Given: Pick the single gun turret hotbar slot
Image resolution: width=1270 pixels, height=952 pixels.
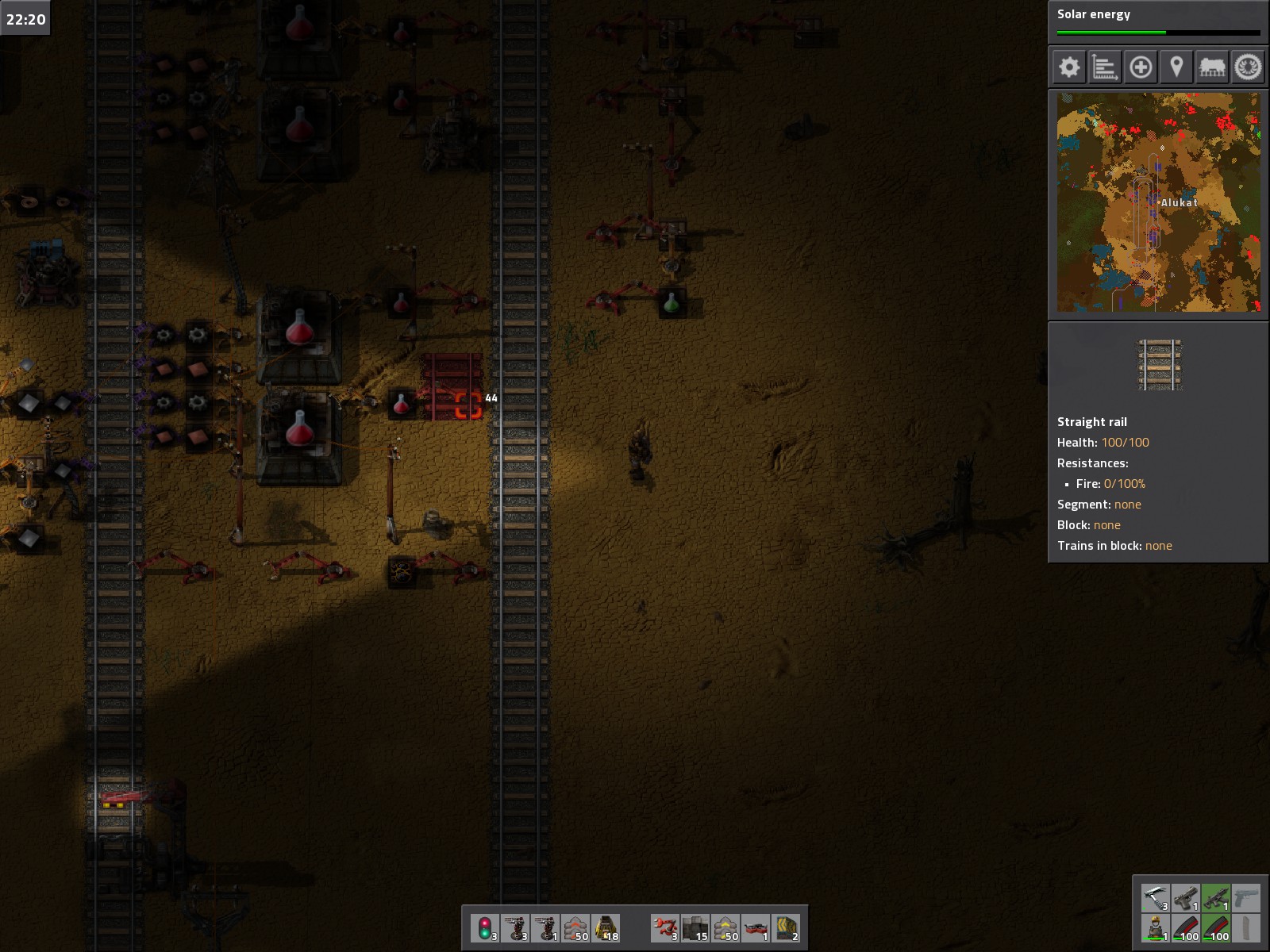Looking at the screenshot, I should [545, 927].
